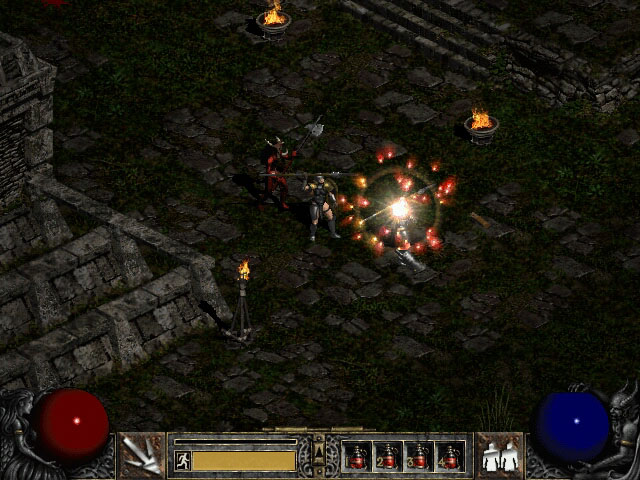Use the red potion in belt slot 1
The width and height of the screenshot is (640, 480).
point(357,457)
